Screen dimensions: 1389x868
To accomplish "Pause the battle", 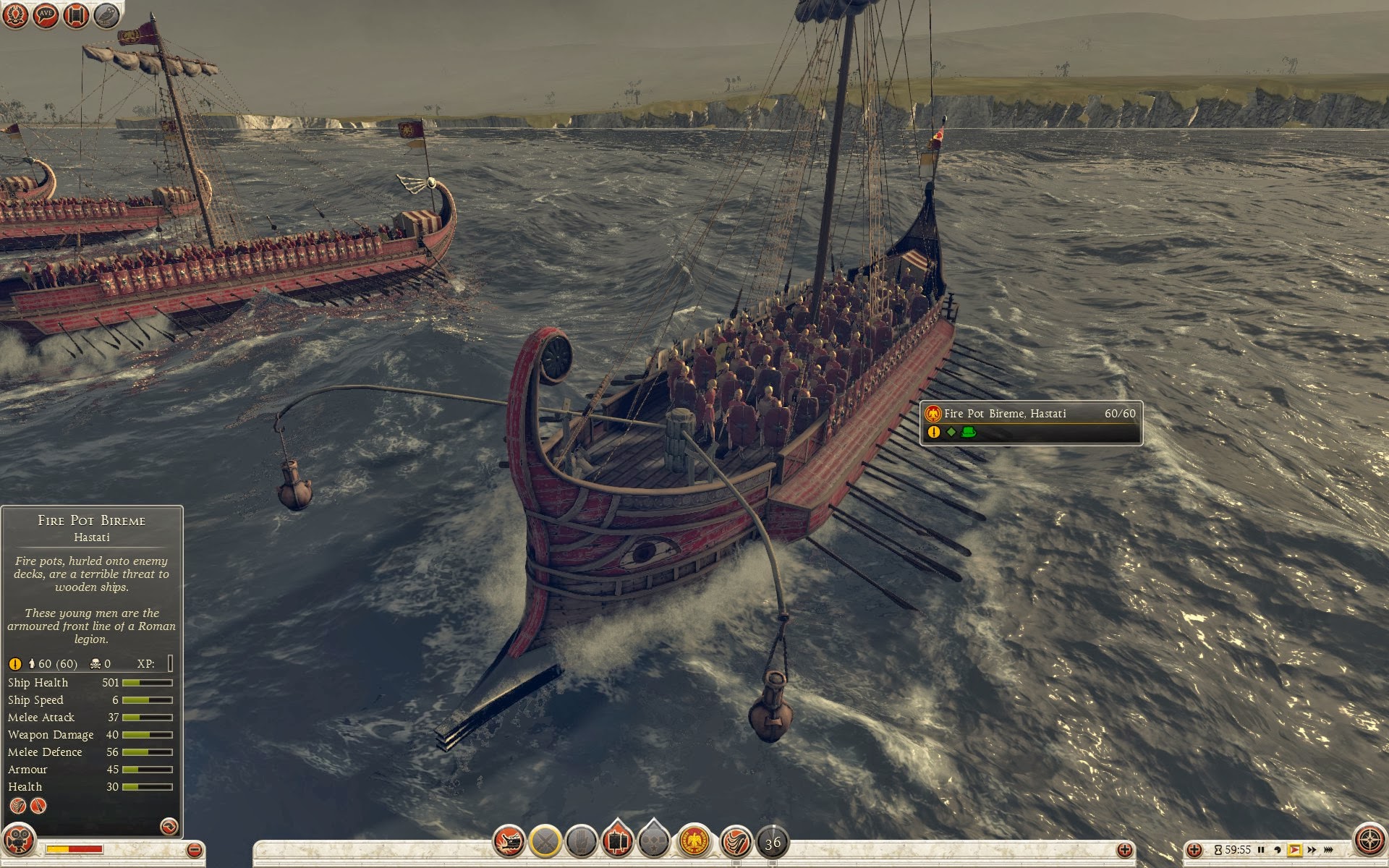I will coord(1261,850).
